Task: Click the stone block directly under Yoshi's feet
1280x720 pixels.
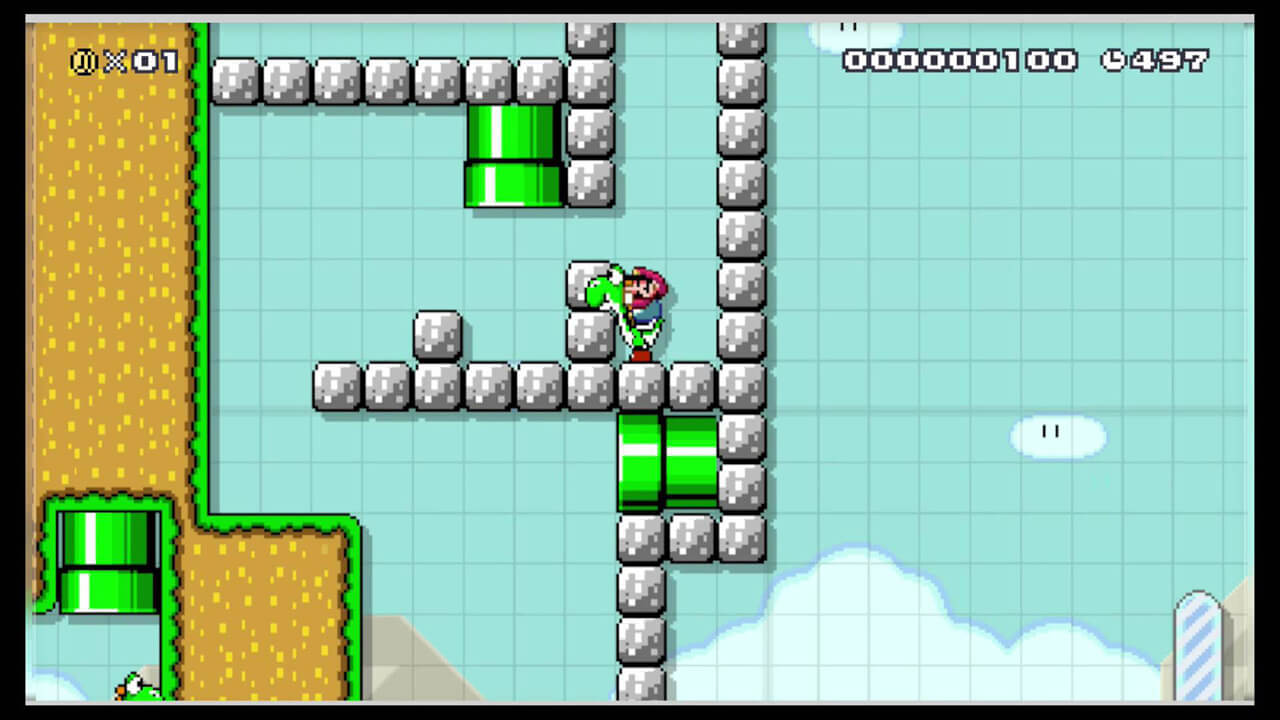Action: (x=641, y=387)
